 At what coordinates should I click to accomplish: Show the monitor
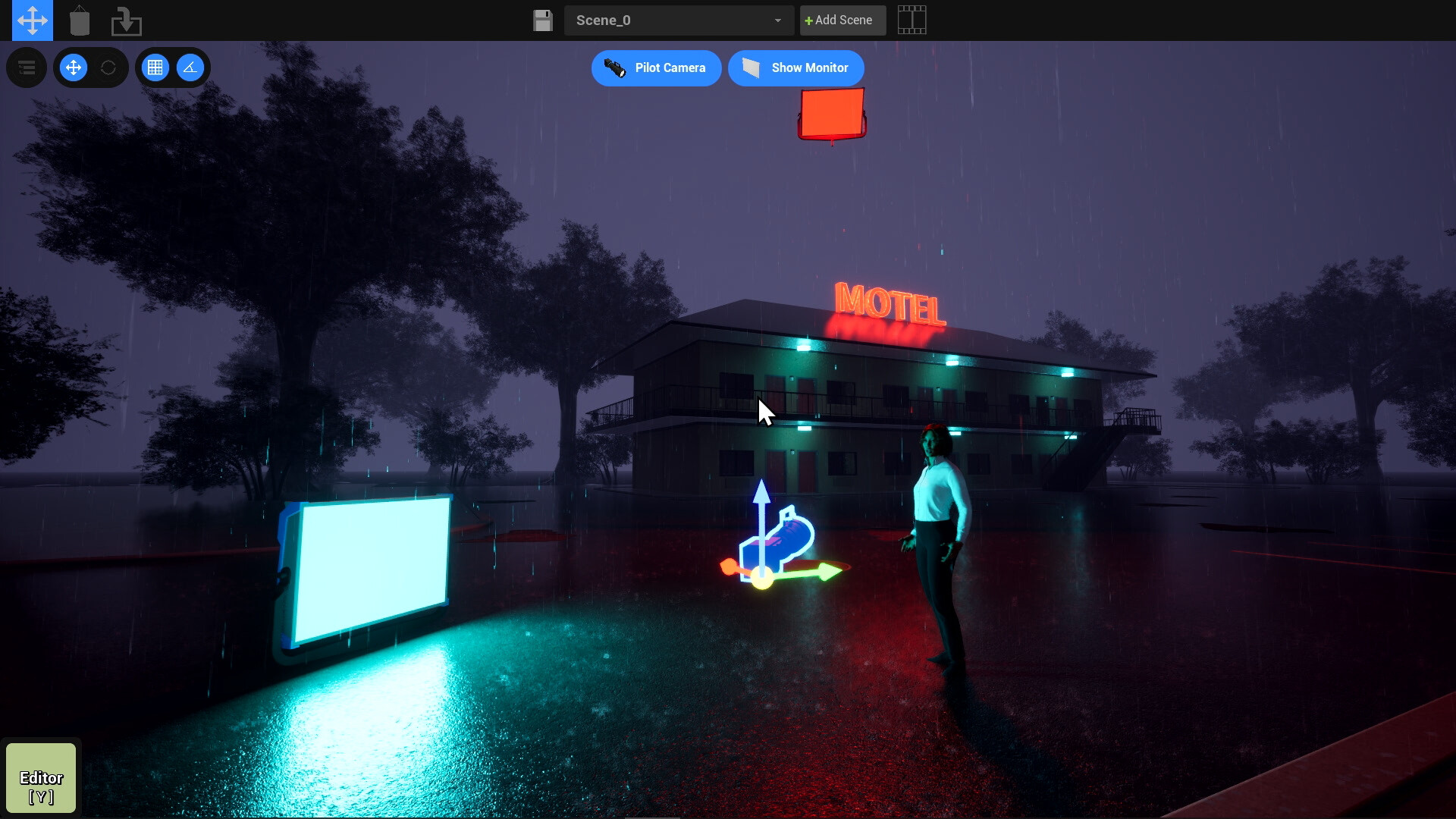coord(795,68)
